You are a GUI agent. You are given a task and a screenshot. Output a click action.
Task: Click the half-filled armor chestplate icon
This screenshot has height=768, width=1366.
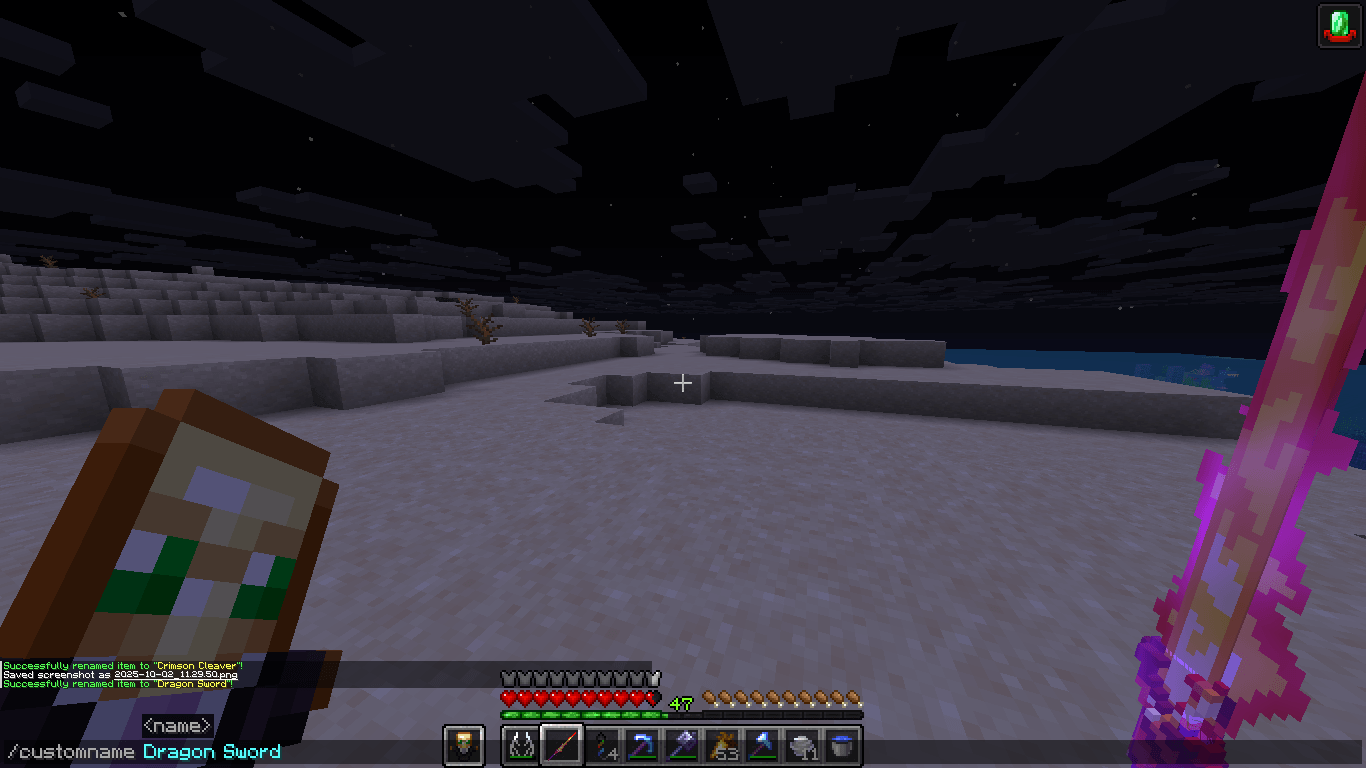pyautogui.click(x=656, y=677)
